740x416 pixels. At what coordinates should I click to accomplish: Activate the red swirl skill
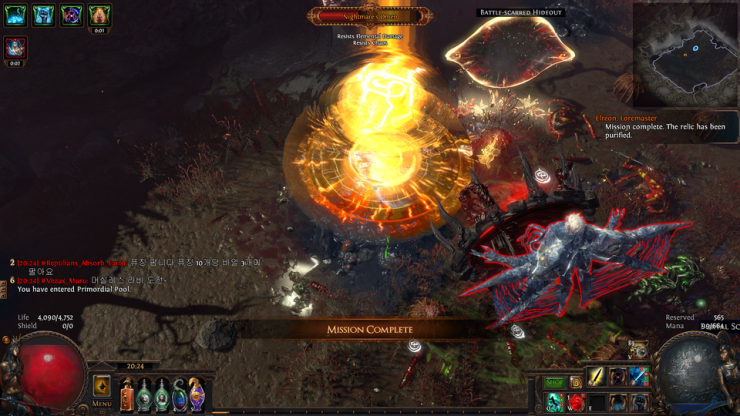tap(577, 402)
